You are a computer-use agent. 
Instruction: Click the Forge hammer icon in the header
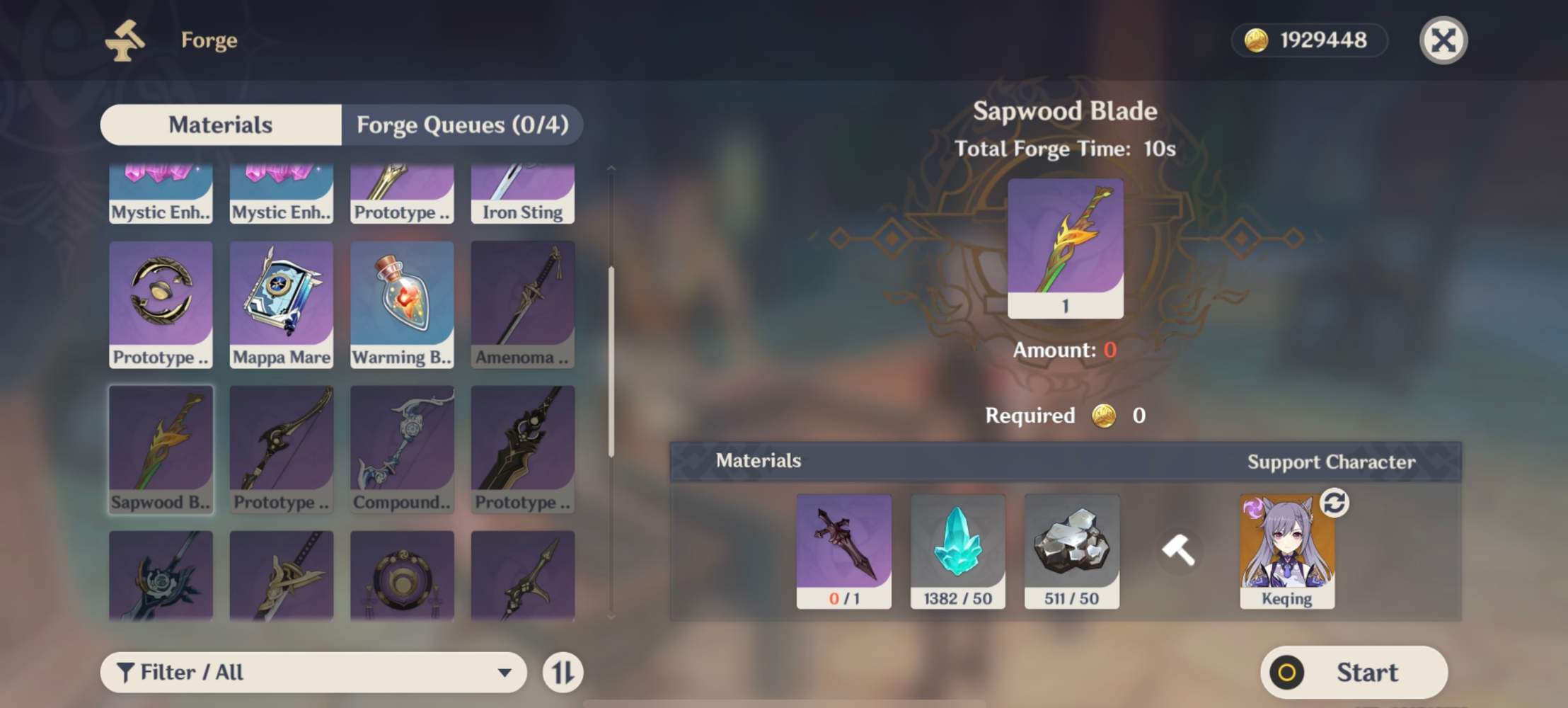click(126, 40)
